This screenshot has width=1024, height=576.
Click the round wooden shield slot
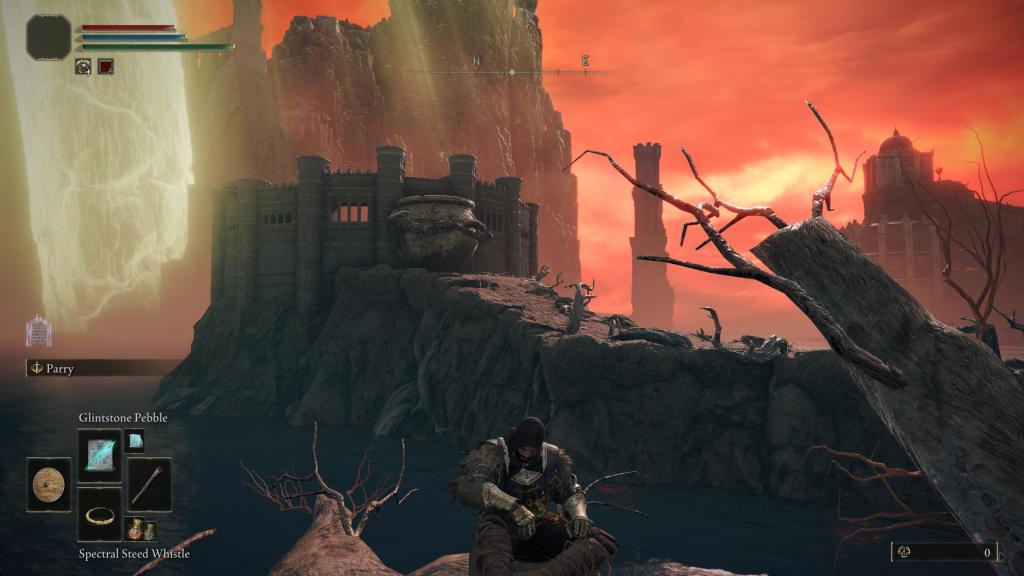(48, 485)
